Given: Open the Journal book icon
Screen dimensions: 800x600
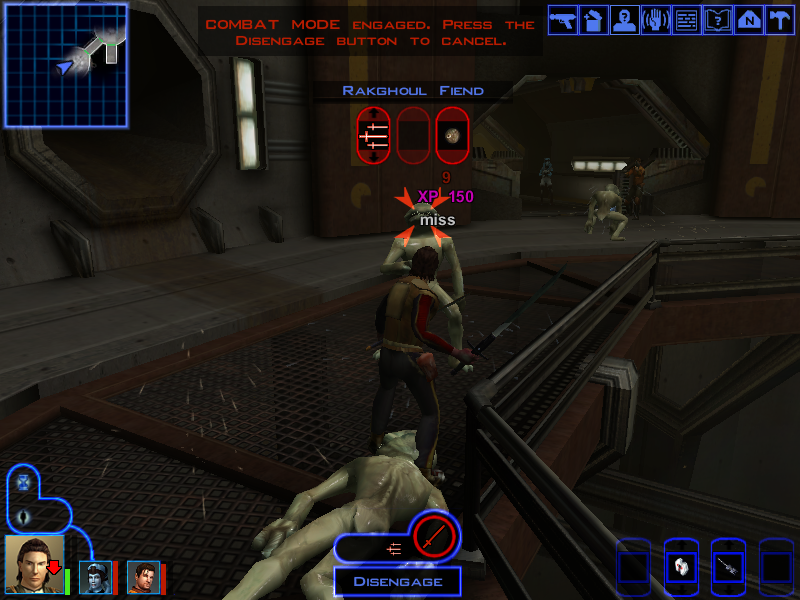Looking at the screenshot, I should click(718, 20).
